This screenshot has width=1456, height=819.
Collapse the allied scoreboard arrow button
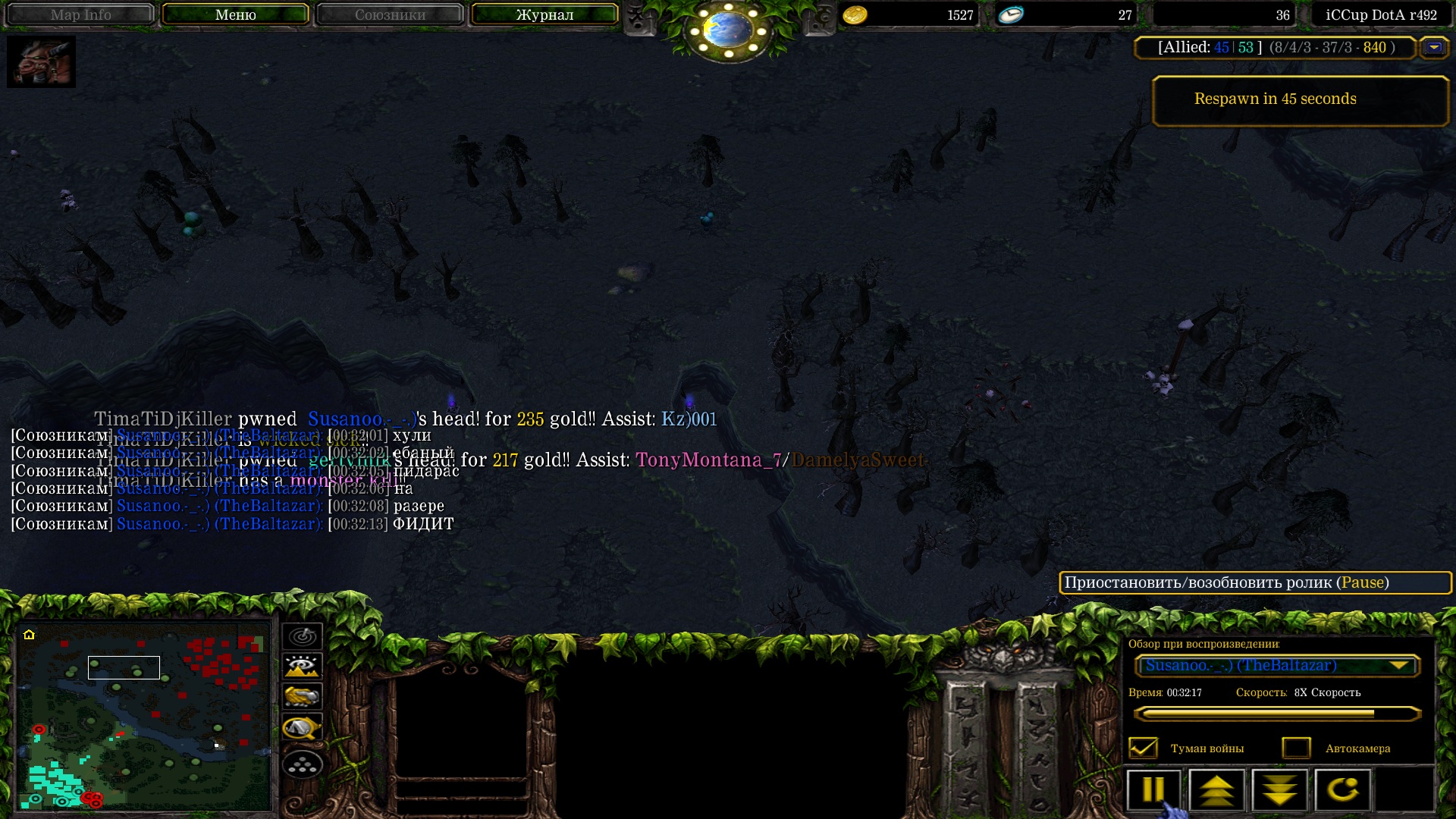(x=1433, y=47)
